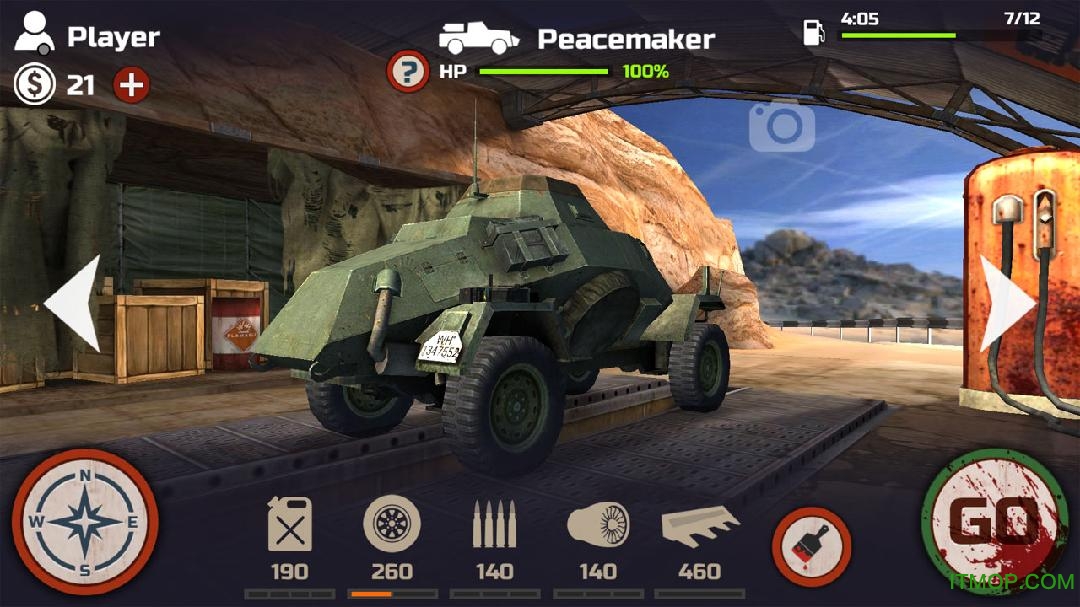The image size is (1080, 607).
Task: Choose the turbine engine upgrade
Action: 598,526
